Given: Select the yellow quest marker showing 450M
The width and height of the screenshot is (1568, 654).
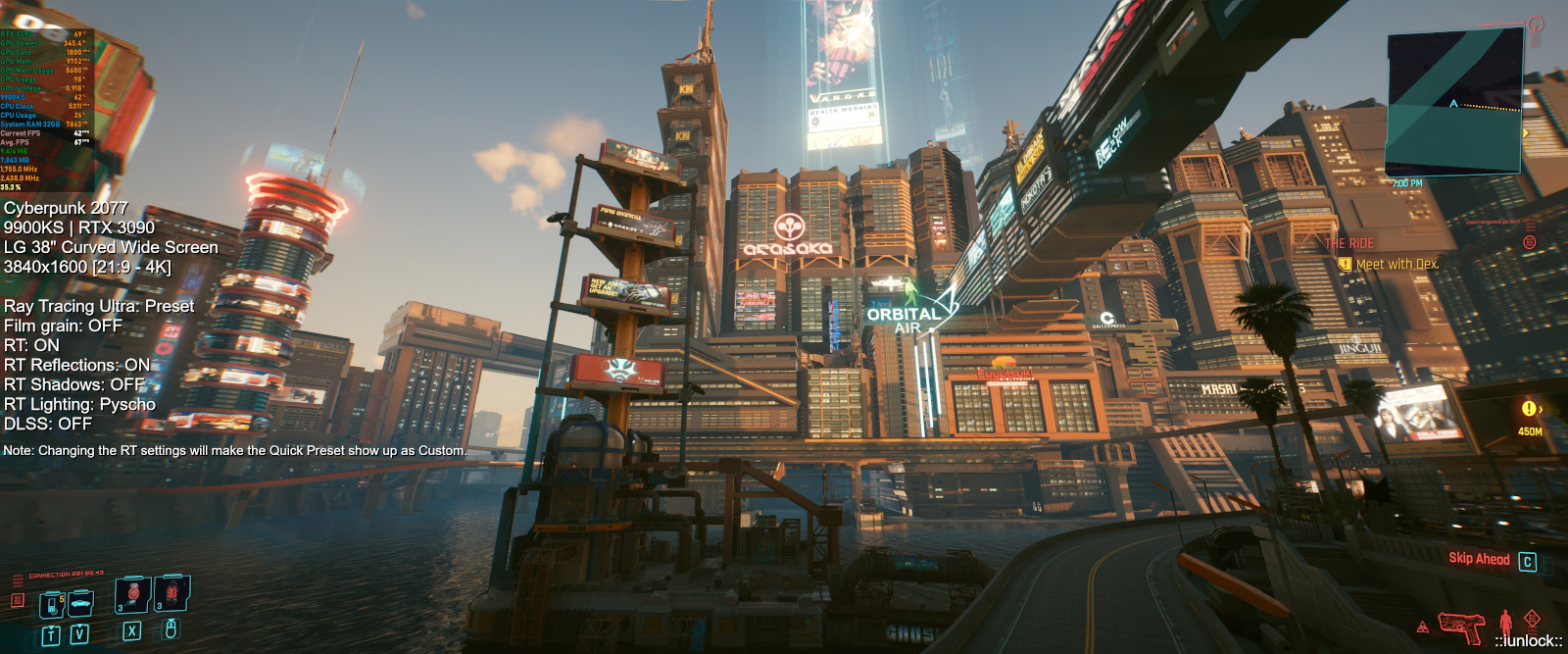Looking at the screenshot, I should 1529,409.
